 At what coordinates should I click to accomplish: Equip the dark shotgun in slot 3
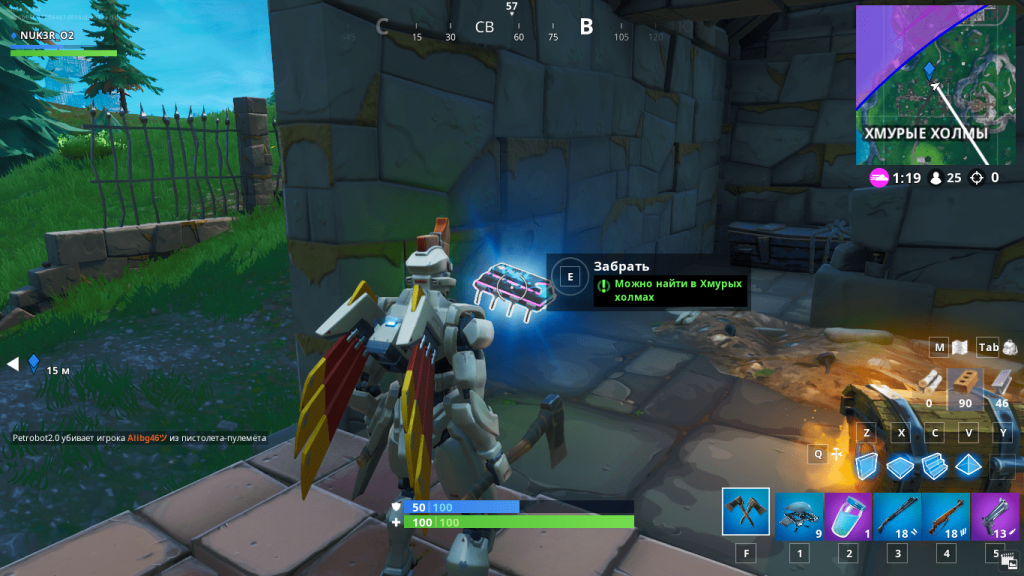click(896, 516)
